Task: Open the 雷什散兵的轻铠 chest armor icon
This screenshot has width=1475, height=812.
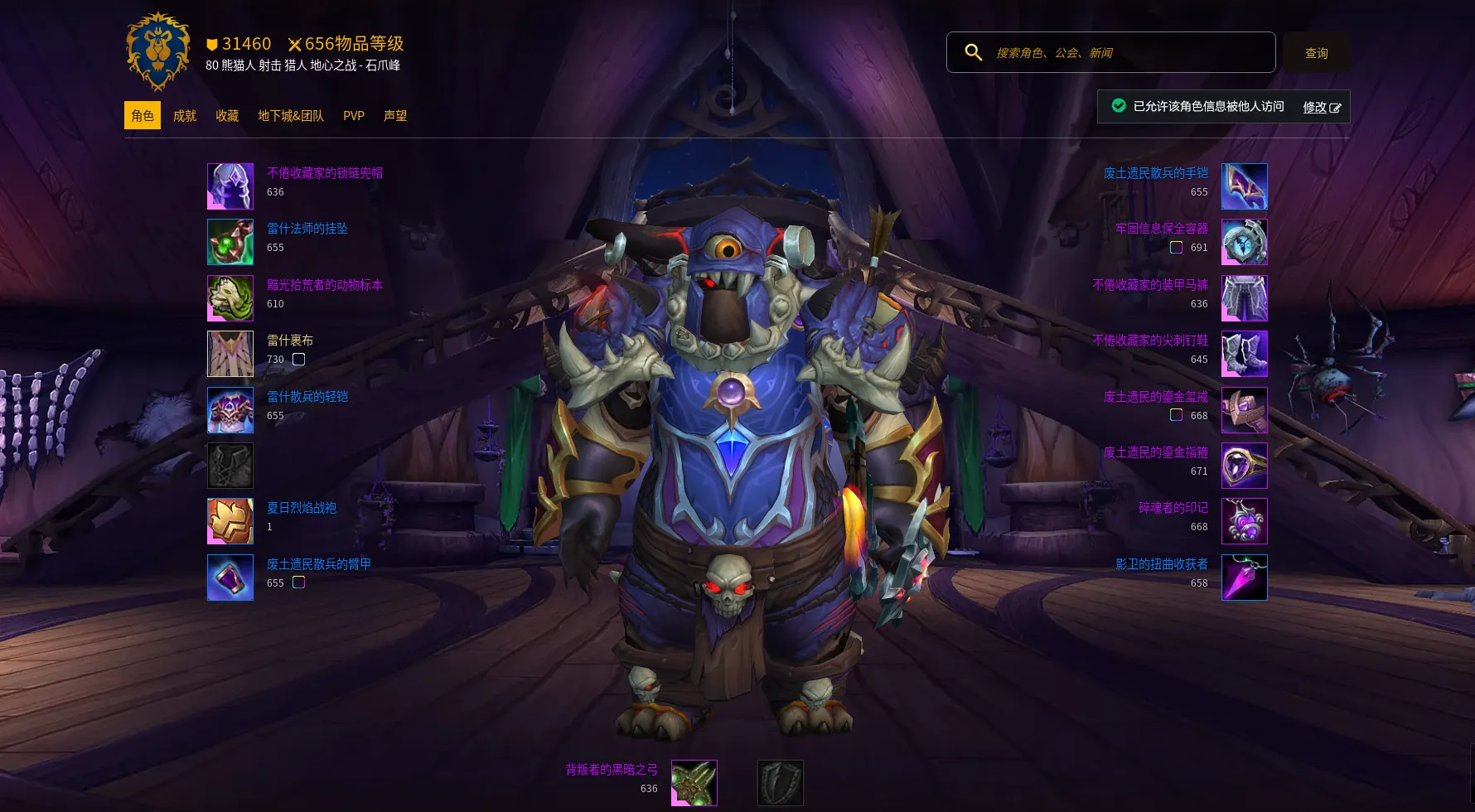Action: pyautogui.click(x=230, y=410)
